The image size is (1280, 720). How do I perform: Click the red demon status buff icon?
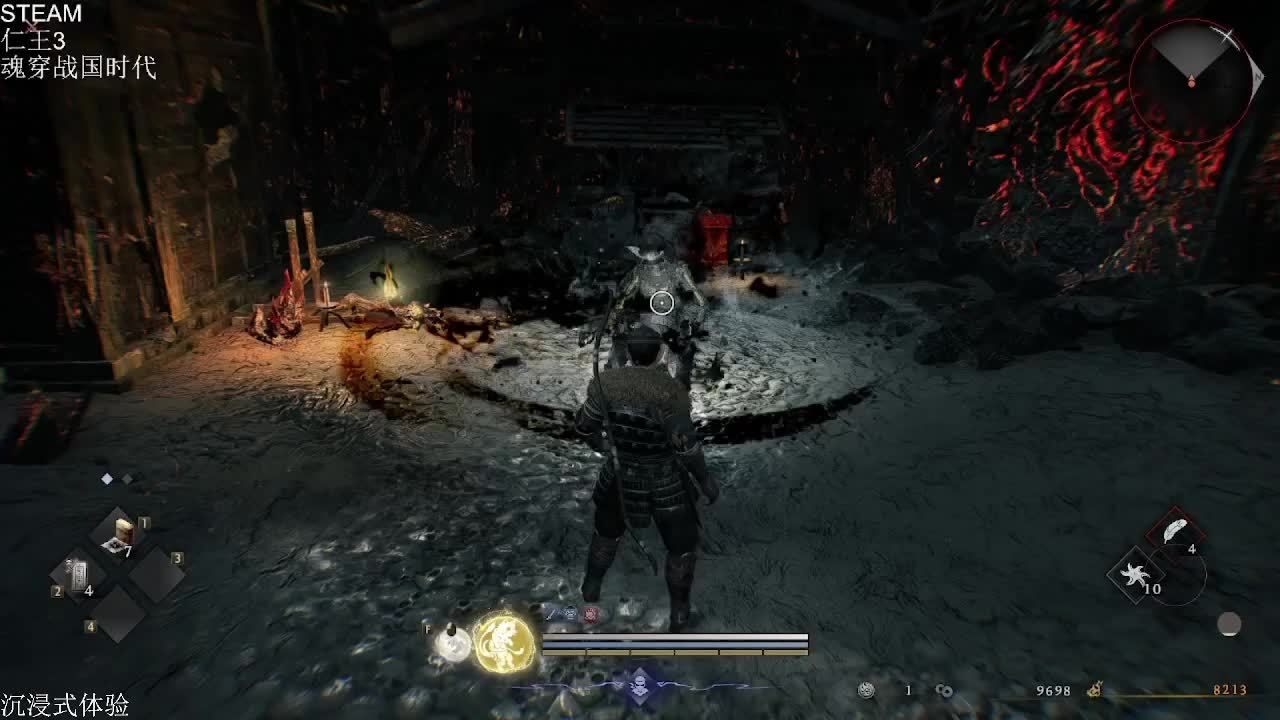(x=591, y=614)
